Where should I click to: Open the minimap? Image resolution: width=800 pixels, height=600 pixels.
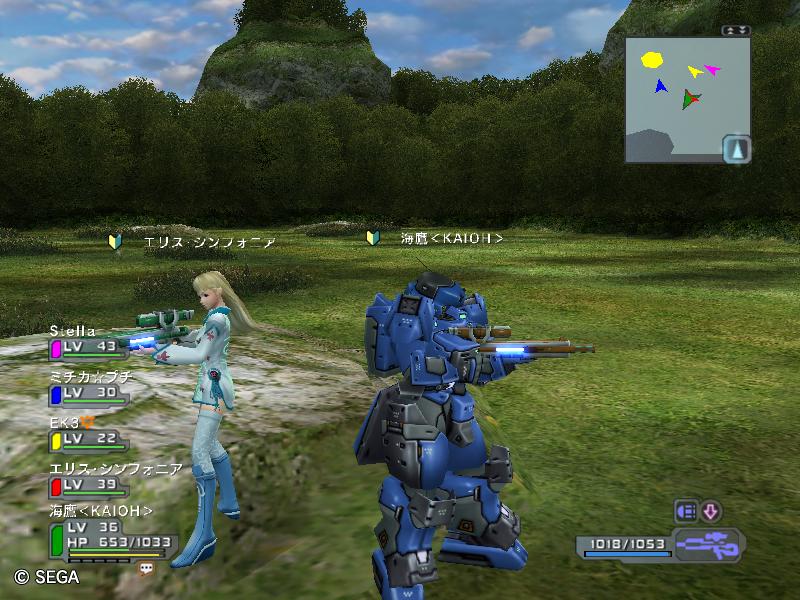pos(686,98)
